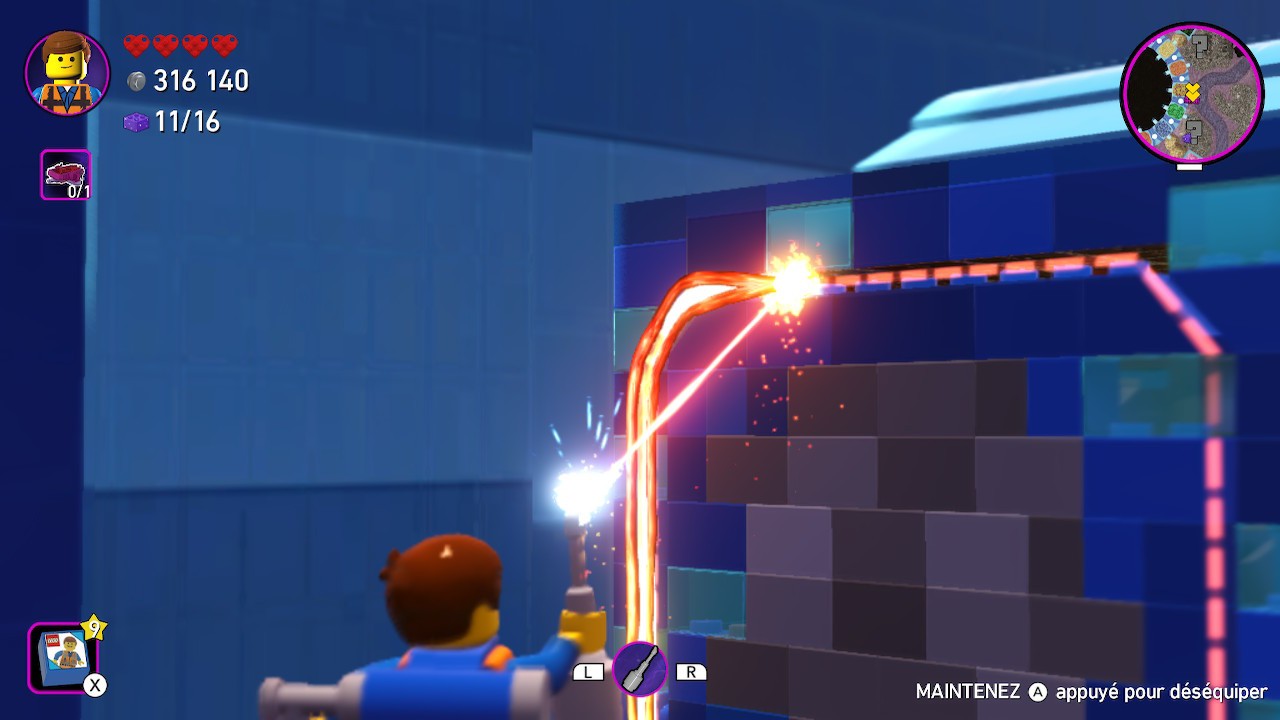Click the silver stud coin icon
1280x720 pixels.
coord(138,81)
